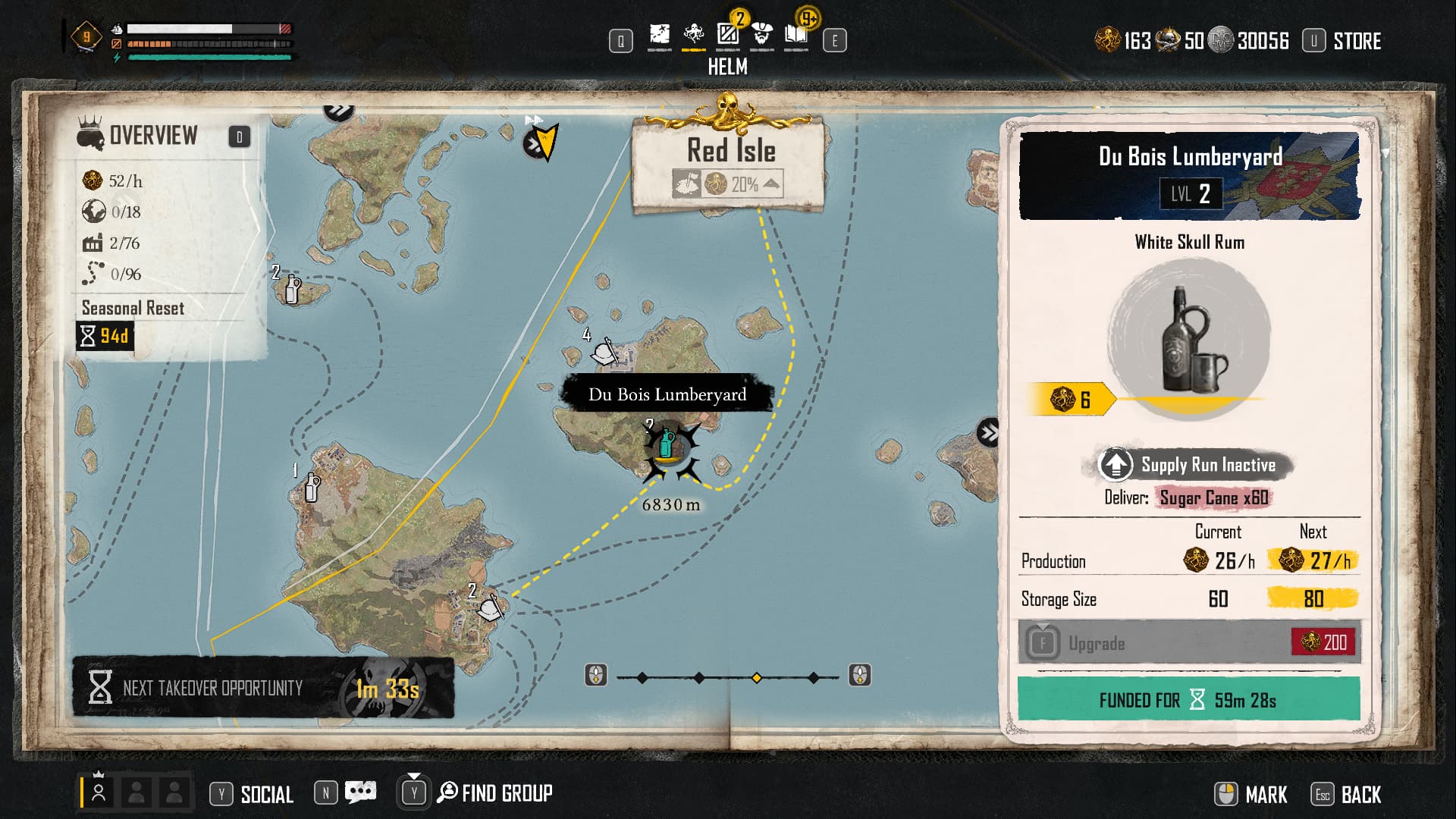Switch to the cargo crate tab
Image resolution: width=1456 pixels, height=819 pixels.
click(x=728, y=35)
